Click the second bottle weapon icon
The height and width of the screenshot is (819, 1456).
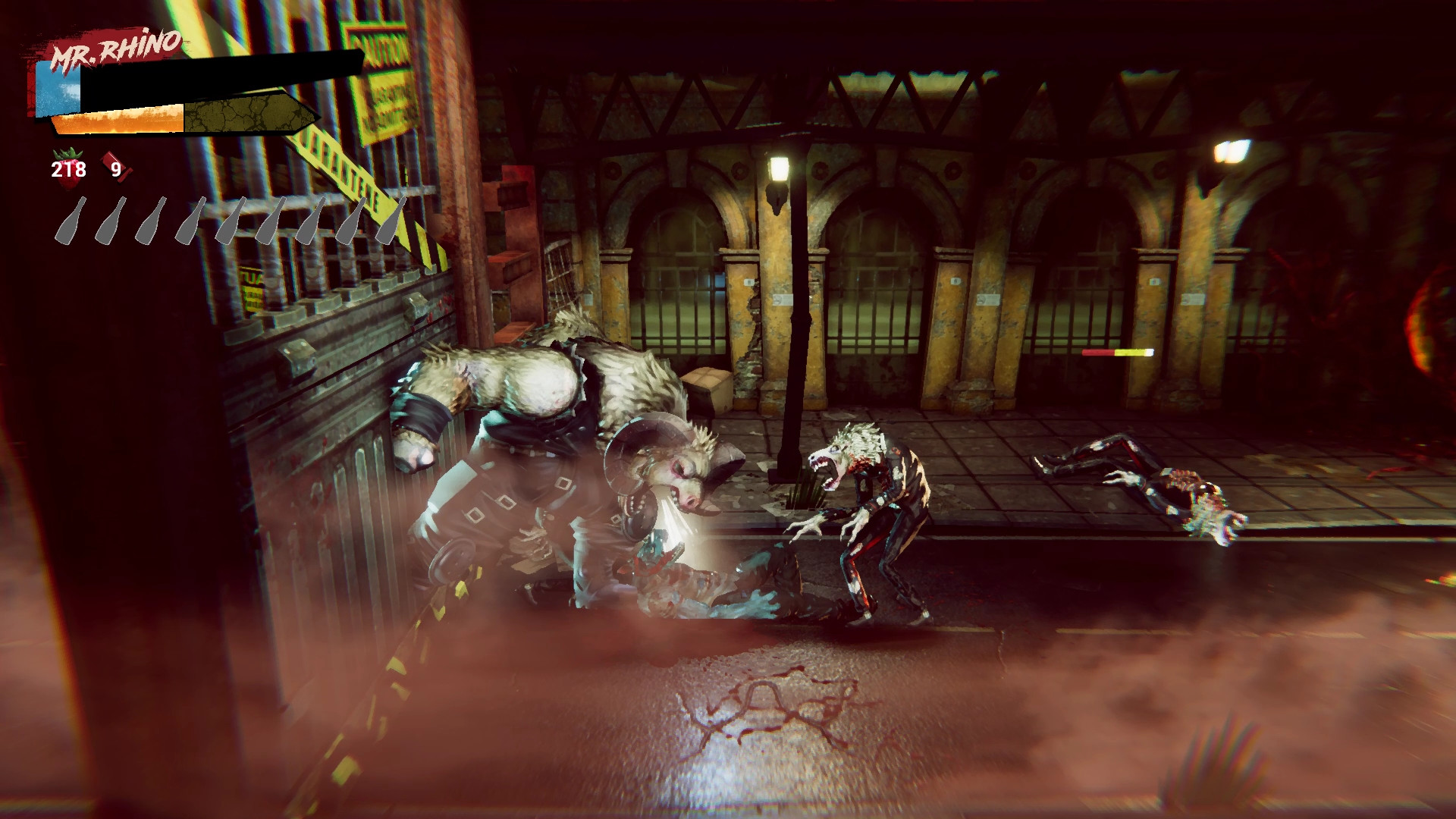click(108, 221)
